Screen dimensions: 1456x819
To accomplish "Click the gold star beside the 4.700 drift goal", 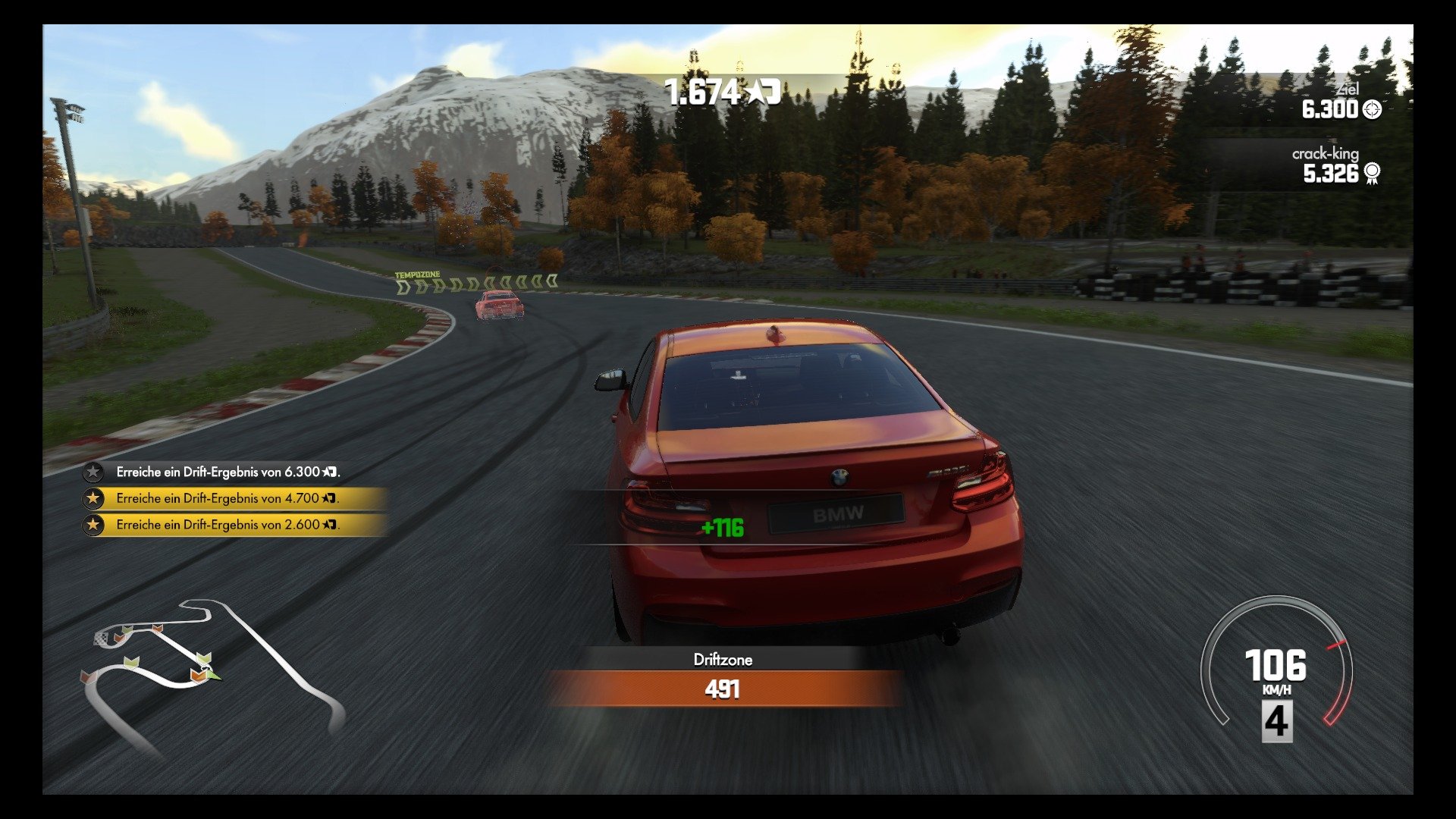I will click(x=93, y=498).
